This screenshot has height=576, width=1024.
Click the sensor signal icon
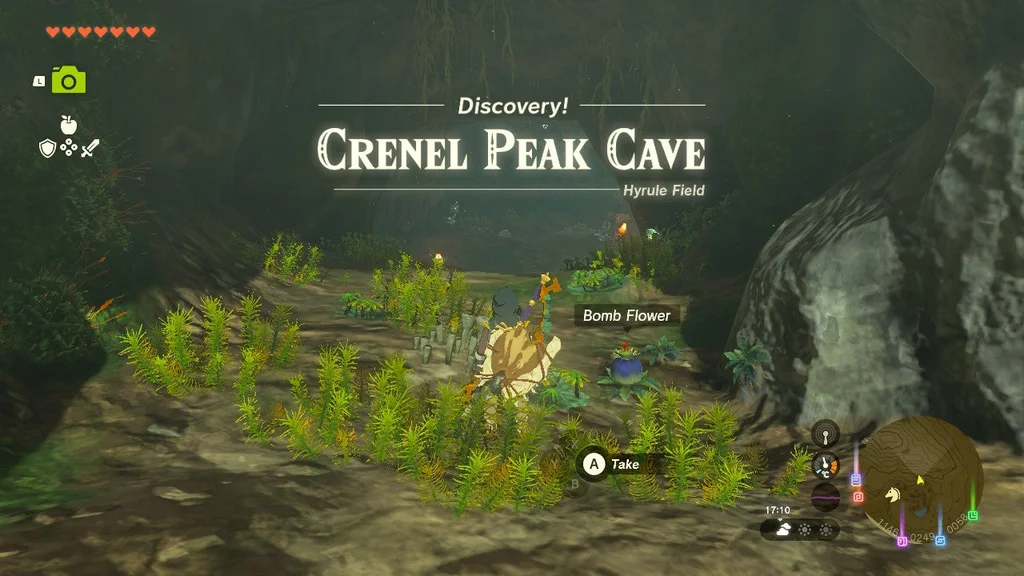(825, 433)
